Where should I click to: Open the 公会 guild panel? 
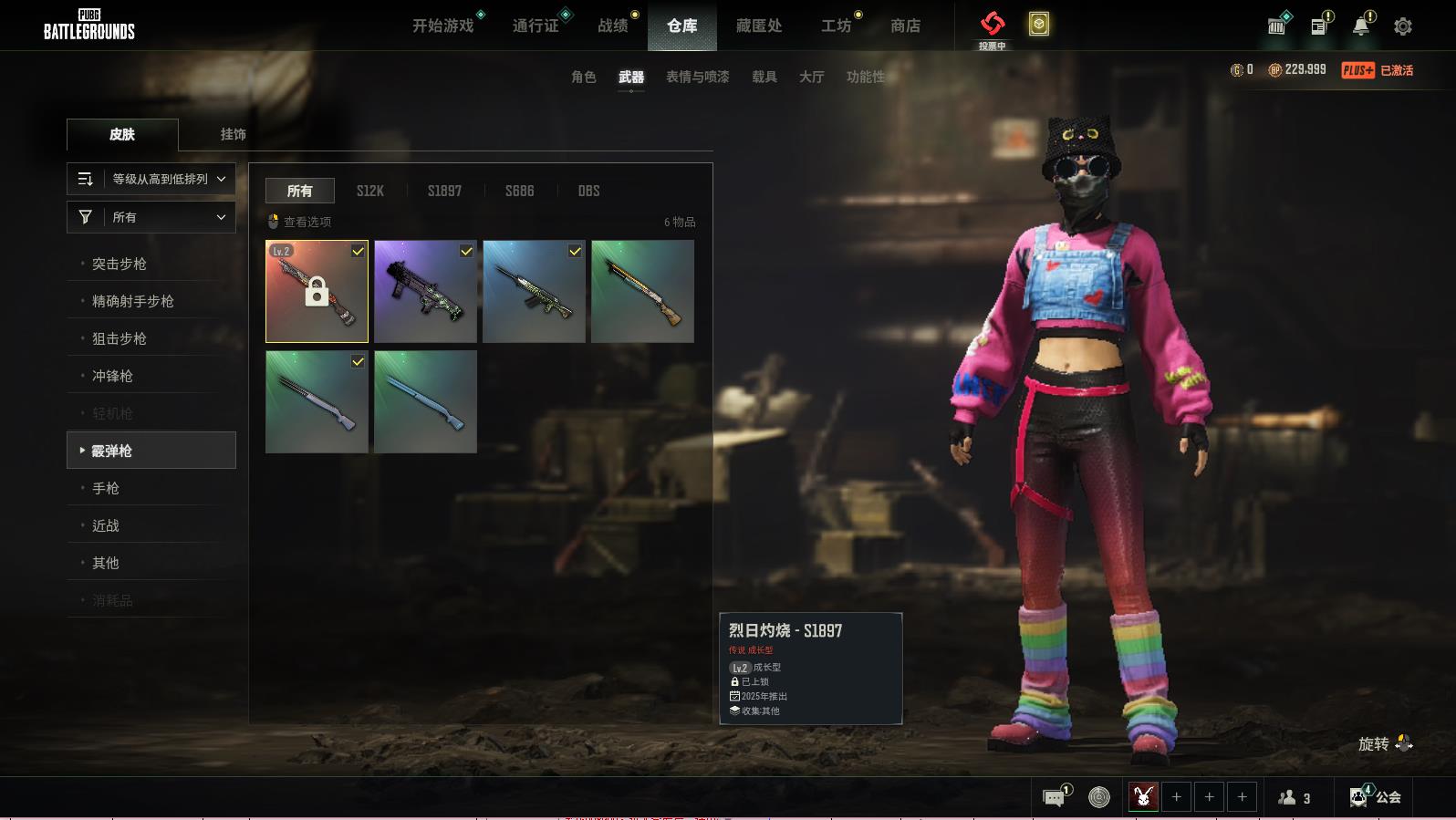[1376, 797]
